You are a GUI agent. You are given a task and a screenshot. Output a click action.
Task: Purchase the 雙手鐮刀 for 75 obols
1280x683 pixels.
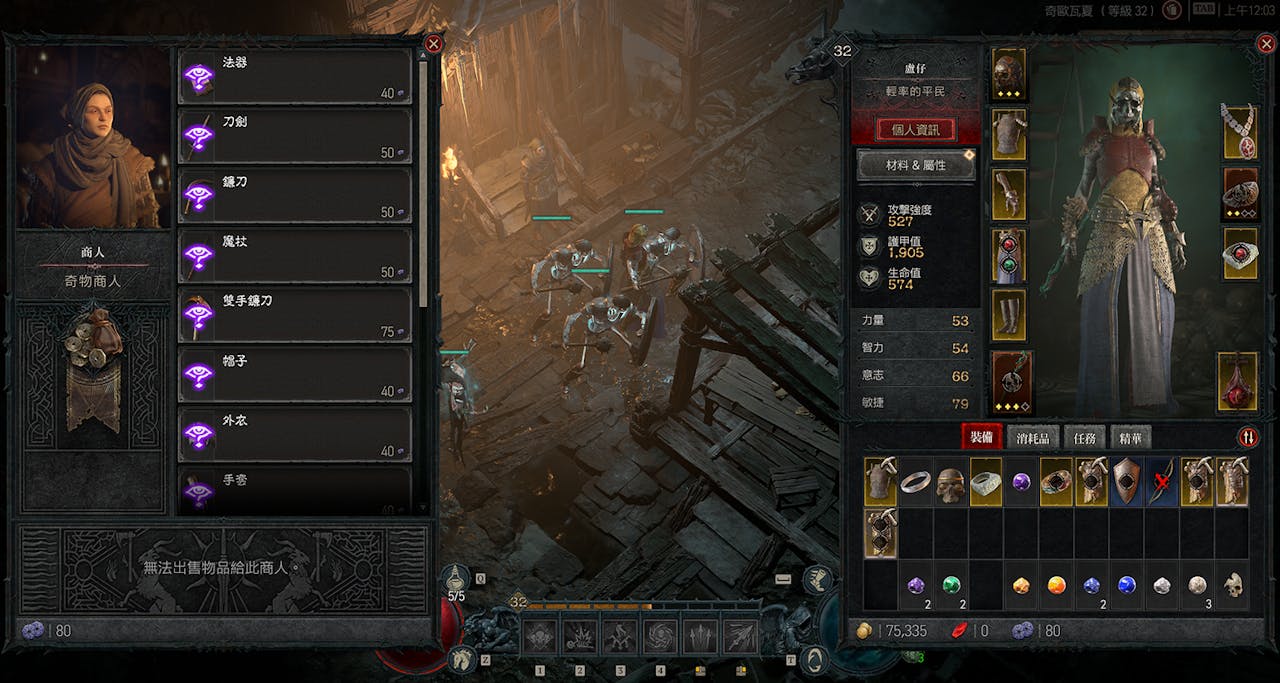pos(295,315)
